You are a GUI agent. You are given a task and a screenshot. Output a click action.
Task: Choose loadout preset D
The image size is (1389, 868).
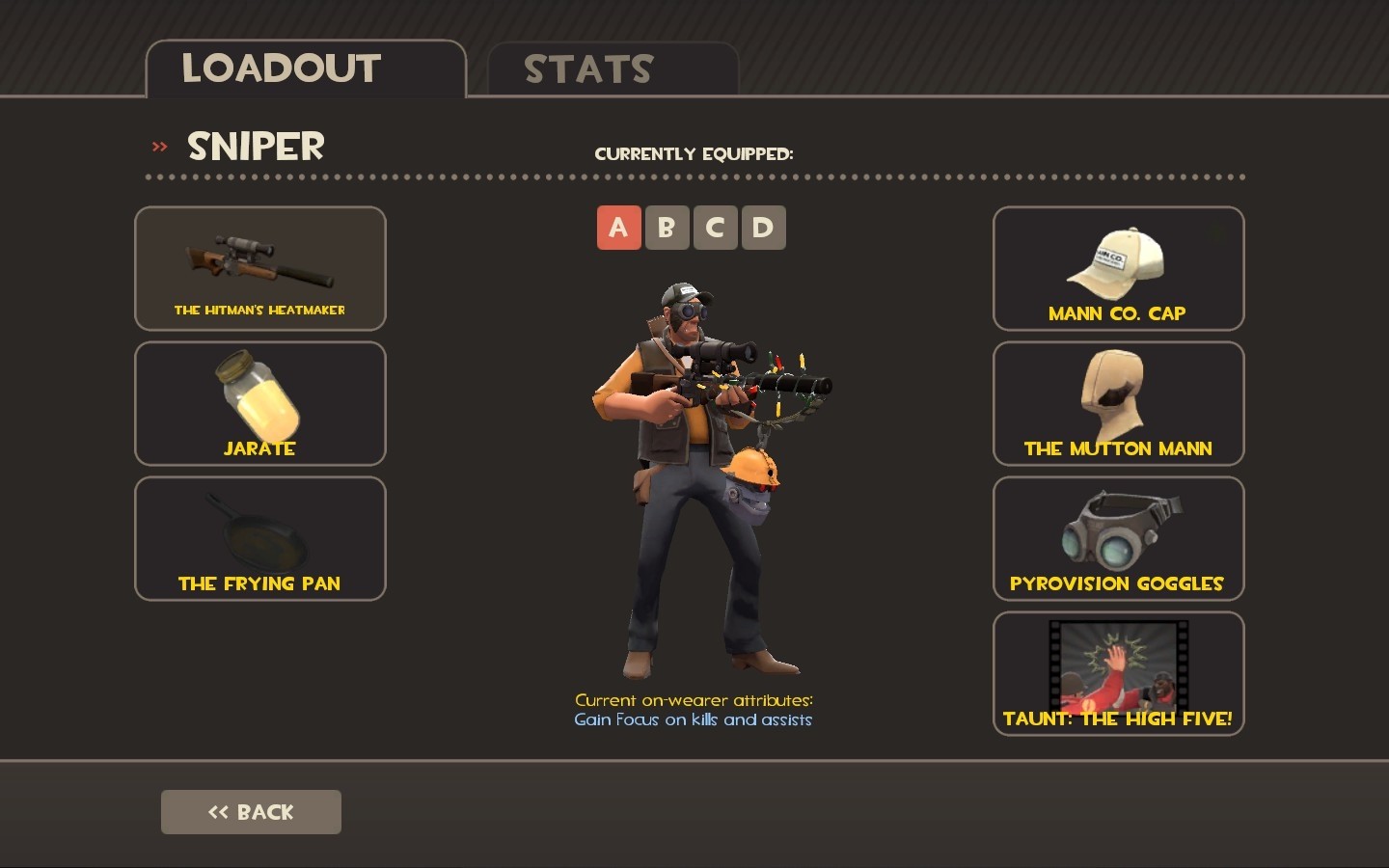tap(763, 228)
